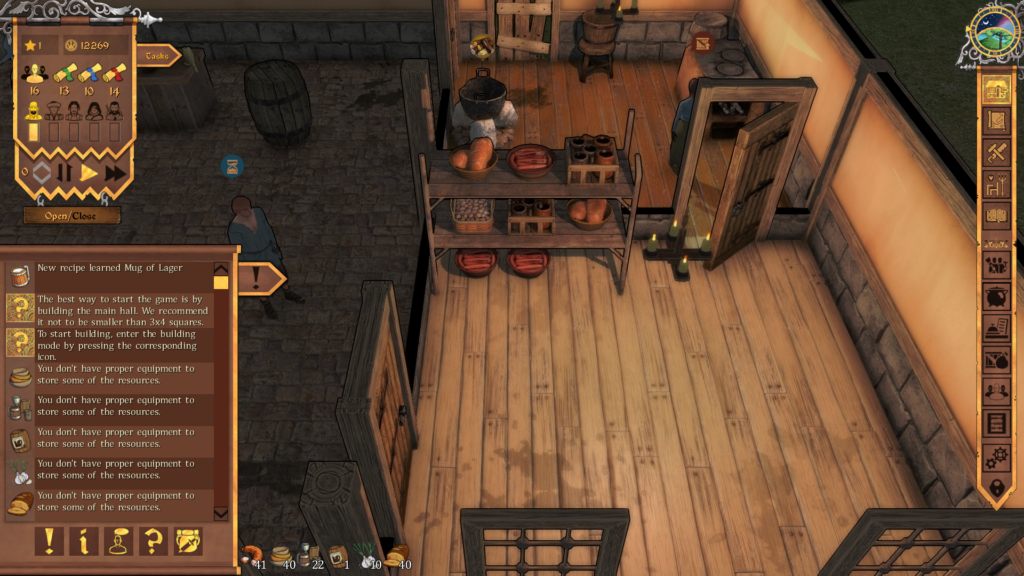The image size is (1024, 576).
Task: Open the cooking pot menu
Action: [995, 297]
